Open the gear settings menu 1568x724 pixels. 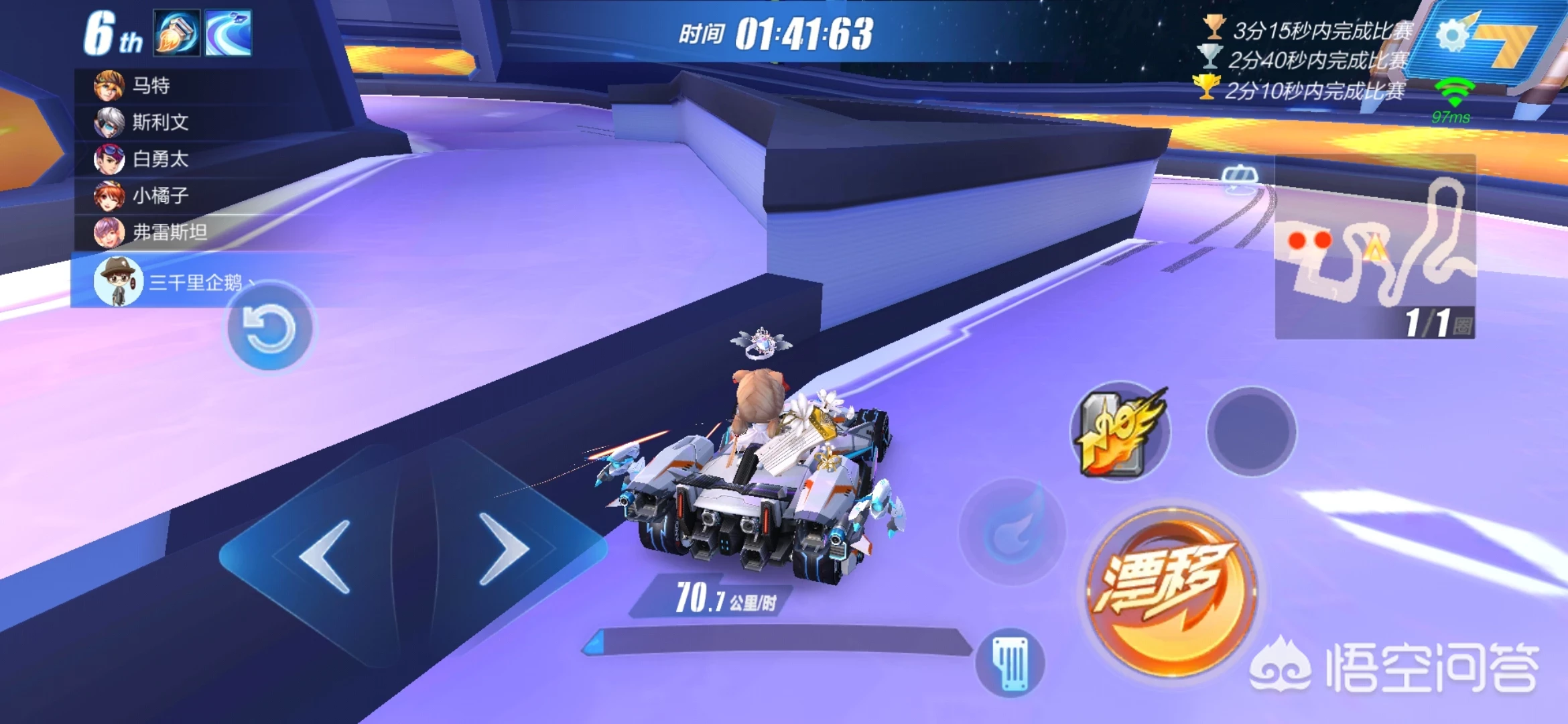pyautogui.click(x=1451, y=35)
